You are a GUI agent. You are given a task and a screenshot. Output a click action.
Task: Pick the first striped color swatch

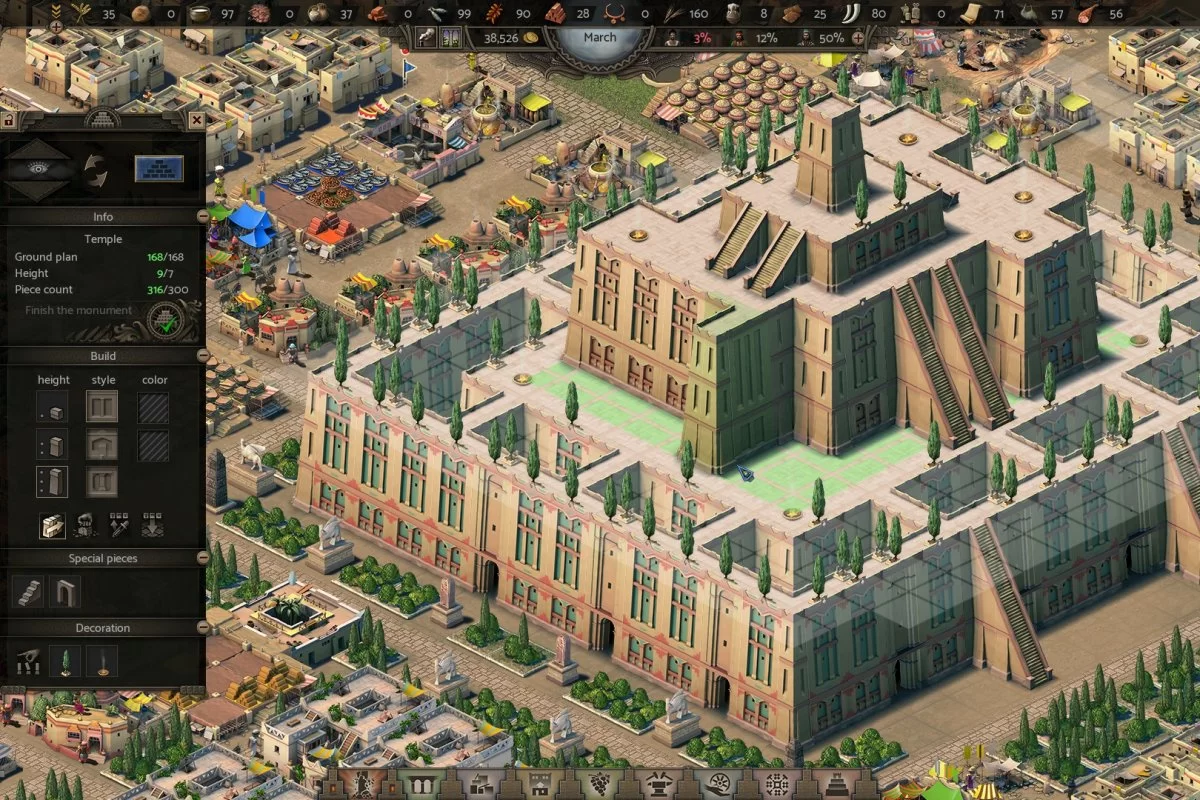coord(153,408)
